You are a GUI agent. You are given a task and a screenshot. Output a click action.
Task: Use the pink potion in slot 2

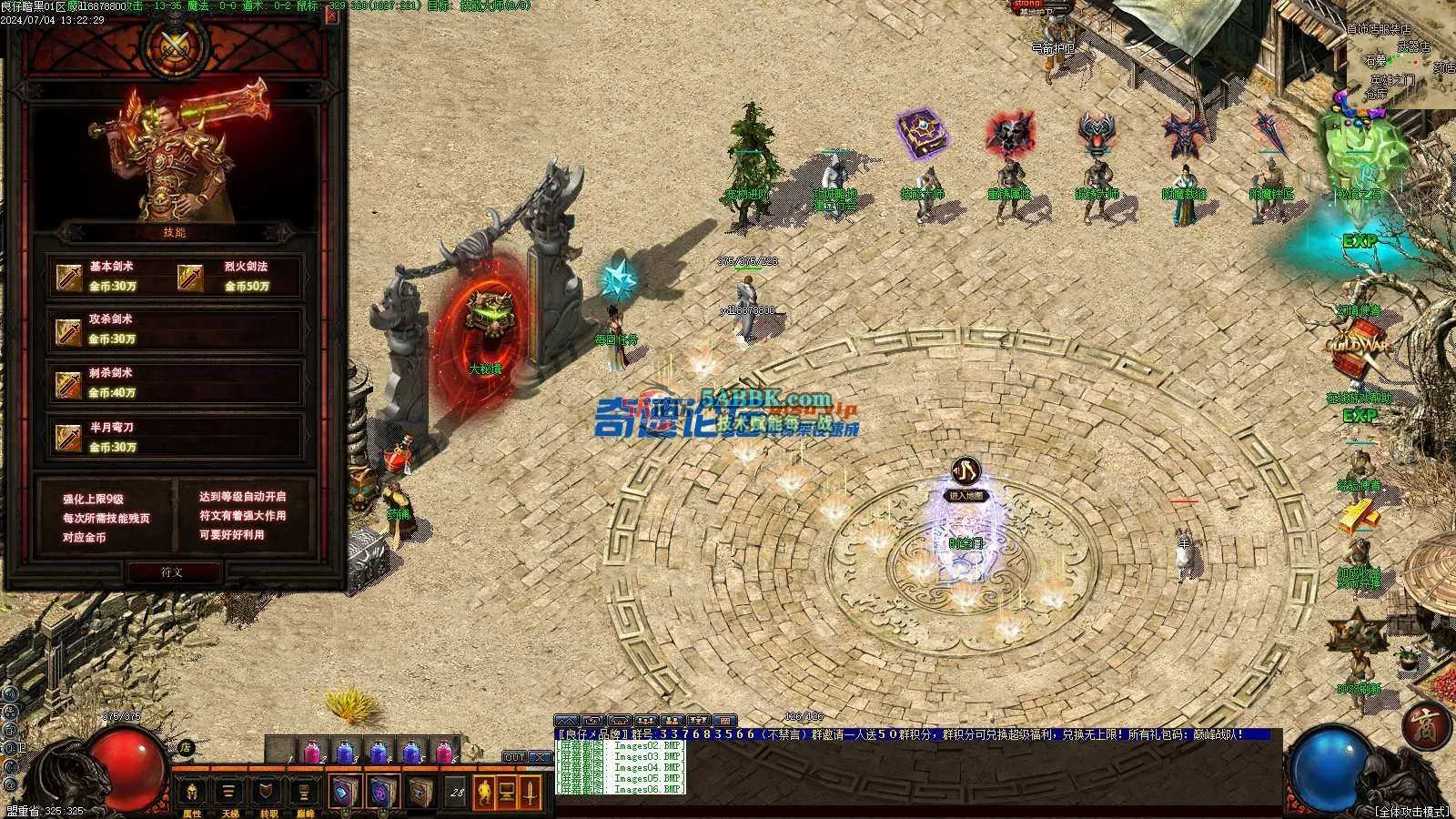(x=312, y=753)
